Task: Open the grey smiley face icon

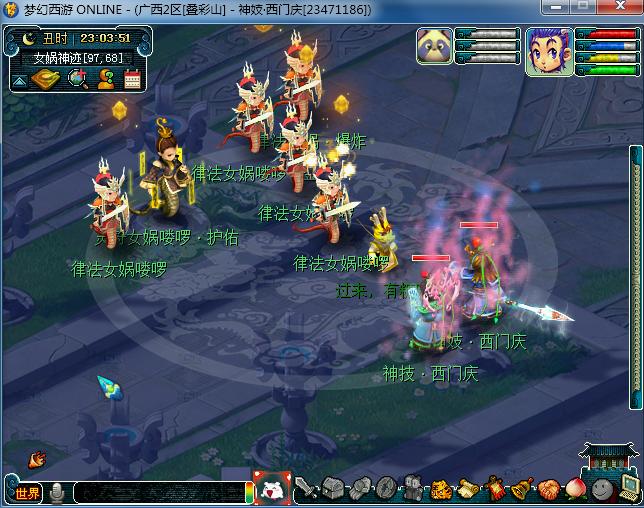Action: [x=600, y=489]
